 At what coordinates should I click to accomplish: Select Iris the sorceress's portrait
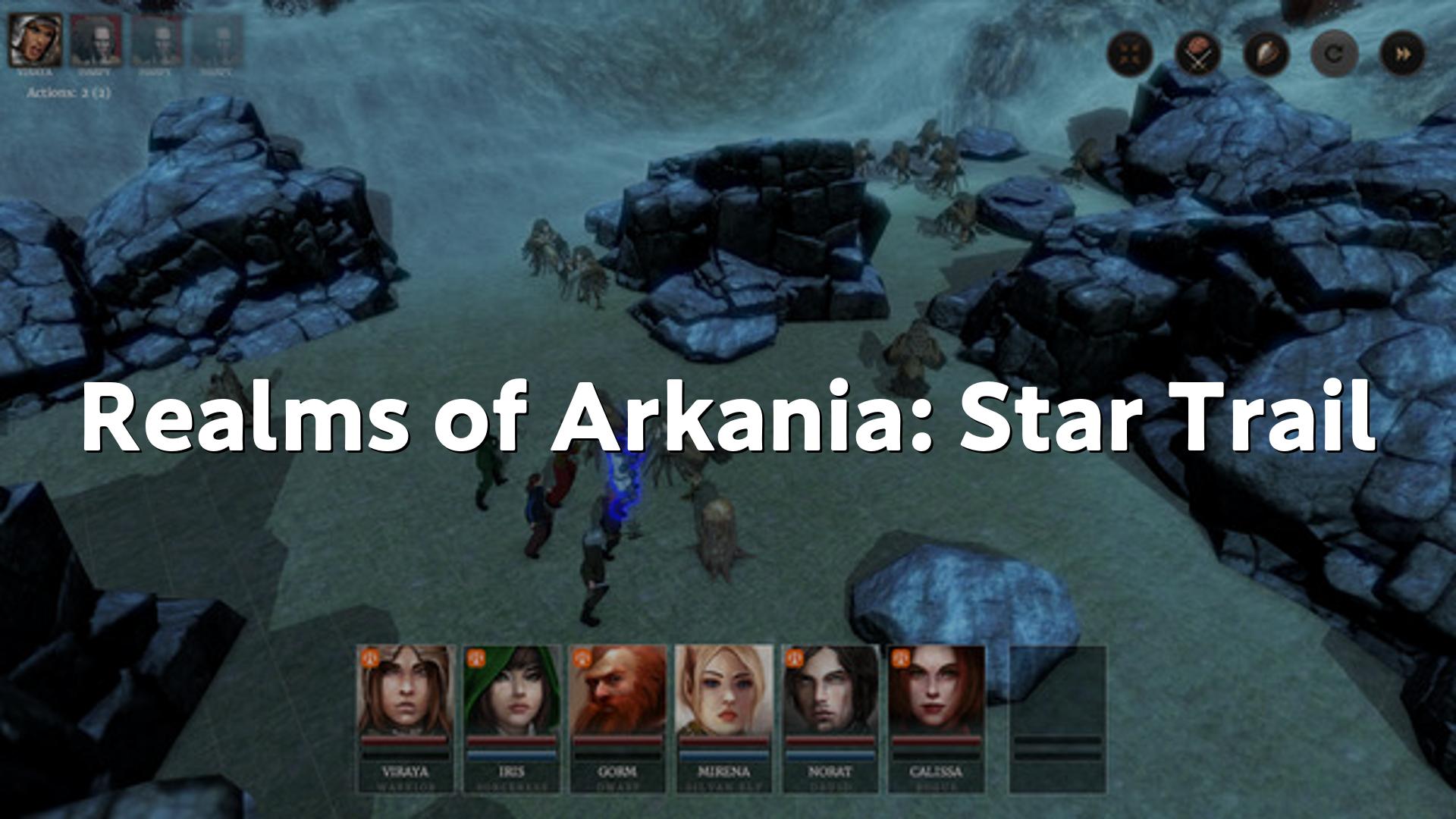[512, 691]
